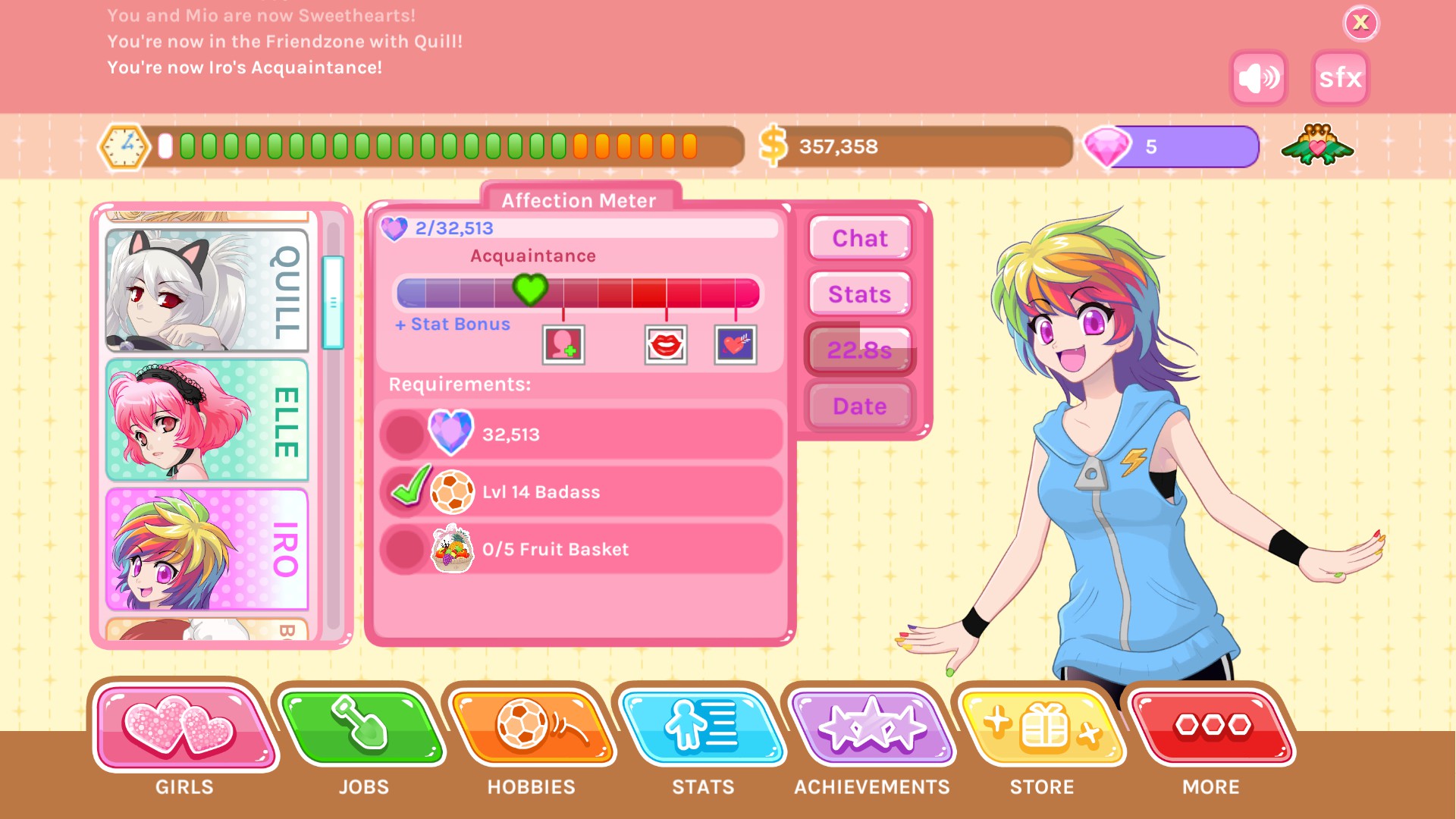Screen dimensions: 1456x819
Task: Click the sweetheart milestone heart icon
Action: point(733,346)
